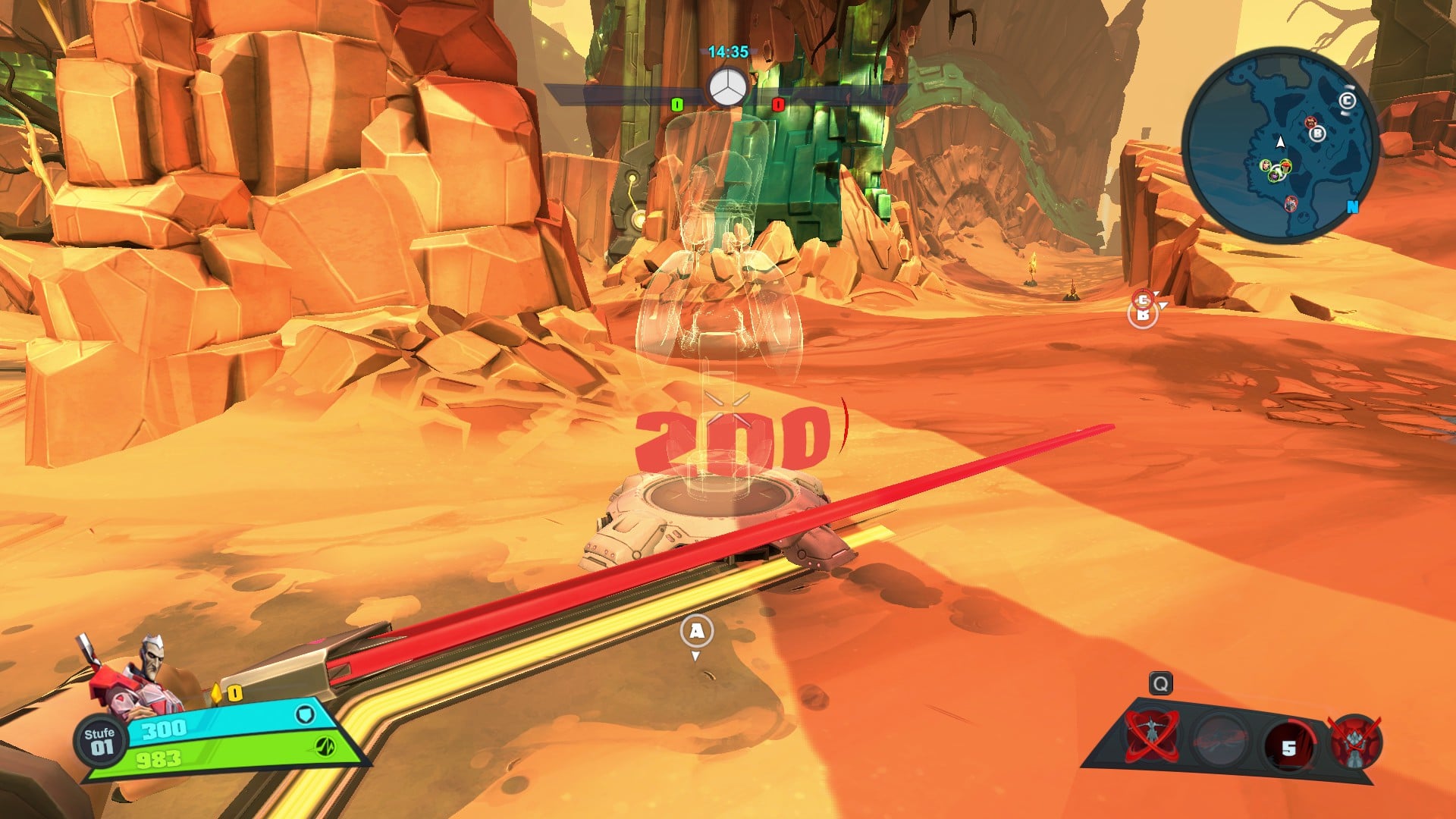Viewport: 1456px width, 819px height.
Task: Select capture point B on the minimap
Action: coord(1318,133)
